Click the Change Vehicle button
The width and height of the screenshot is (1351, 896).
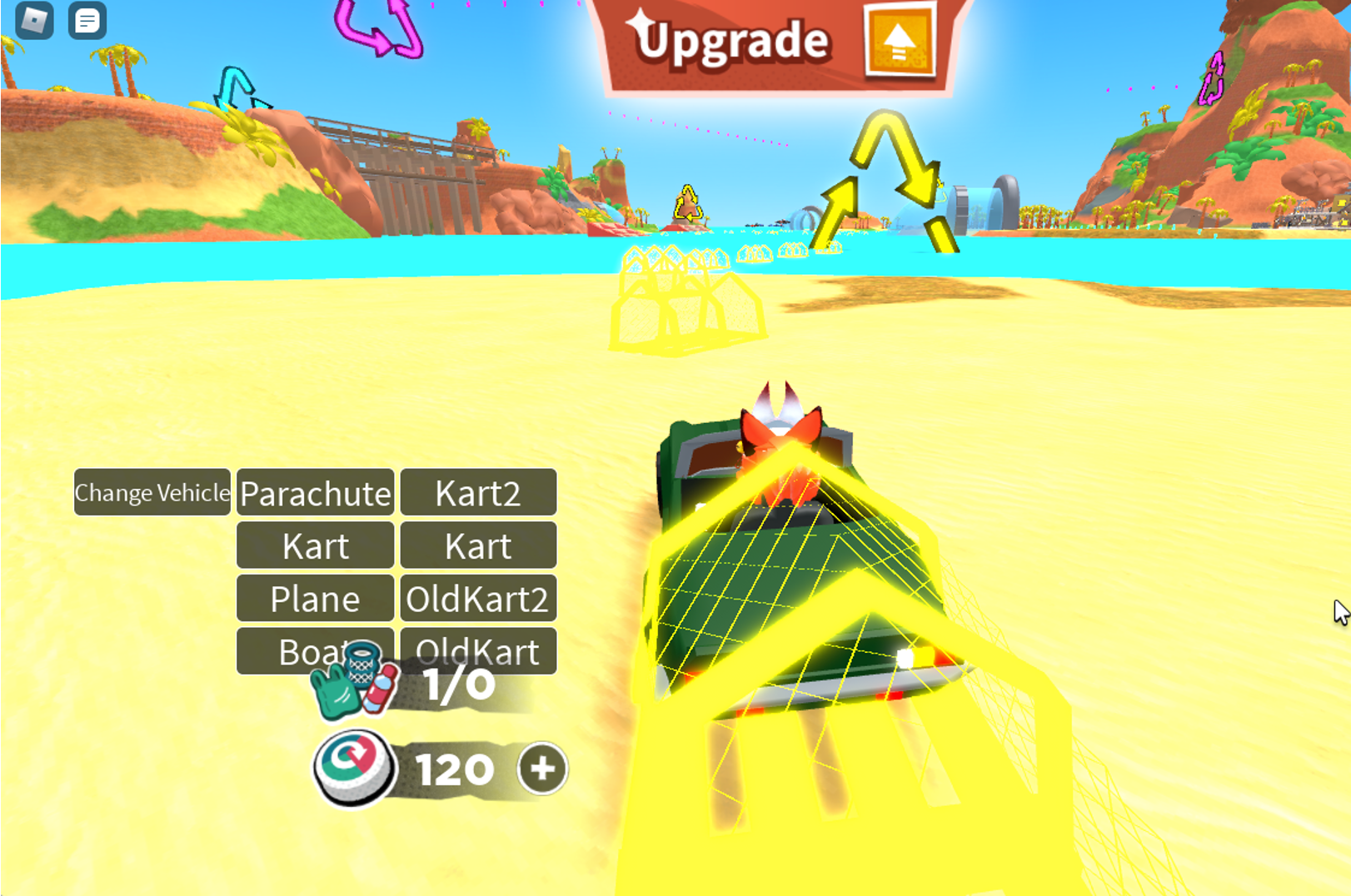152,492
